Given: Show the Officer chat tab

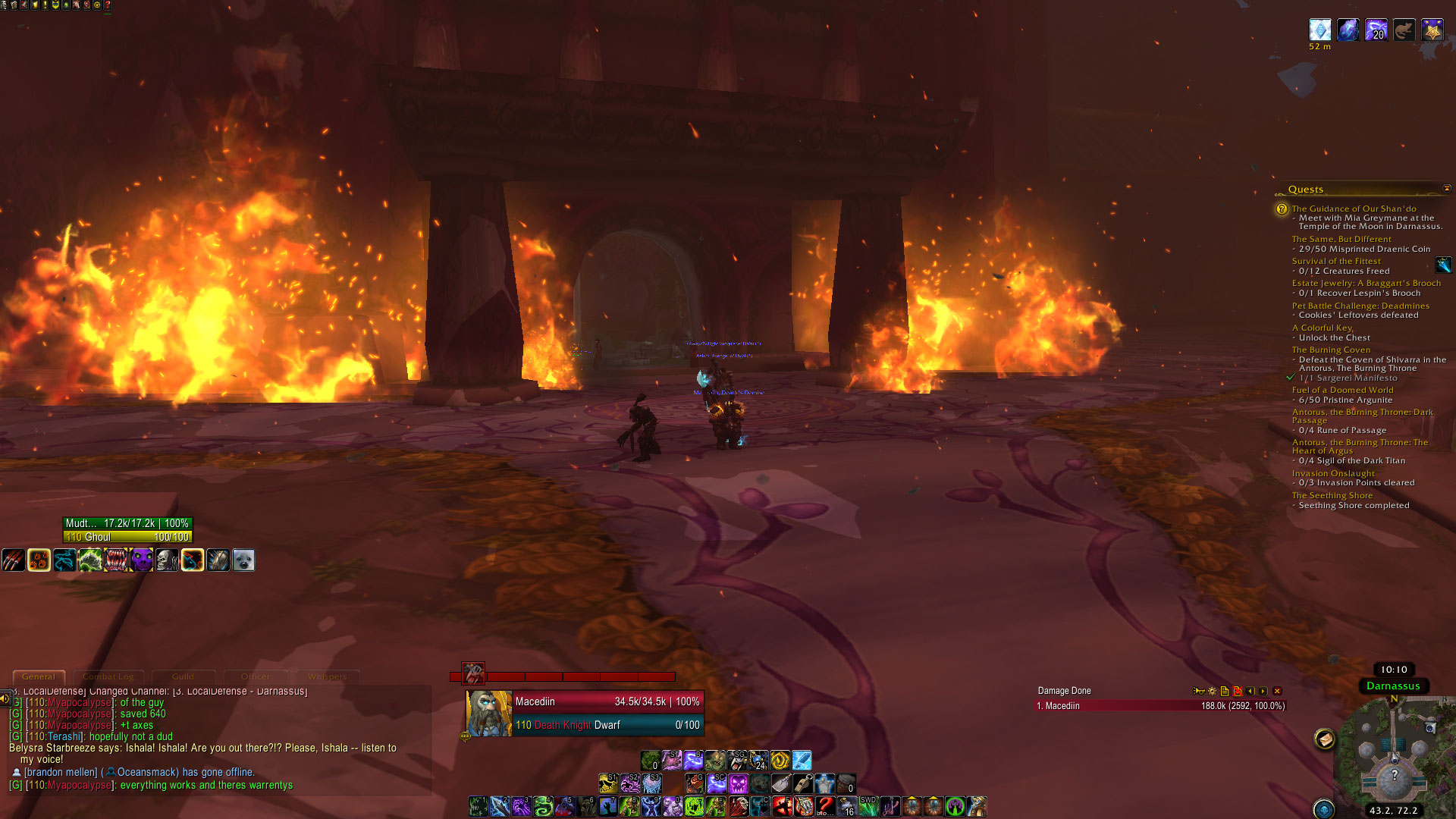Looking at the screenshot, I should coord(256,676).
